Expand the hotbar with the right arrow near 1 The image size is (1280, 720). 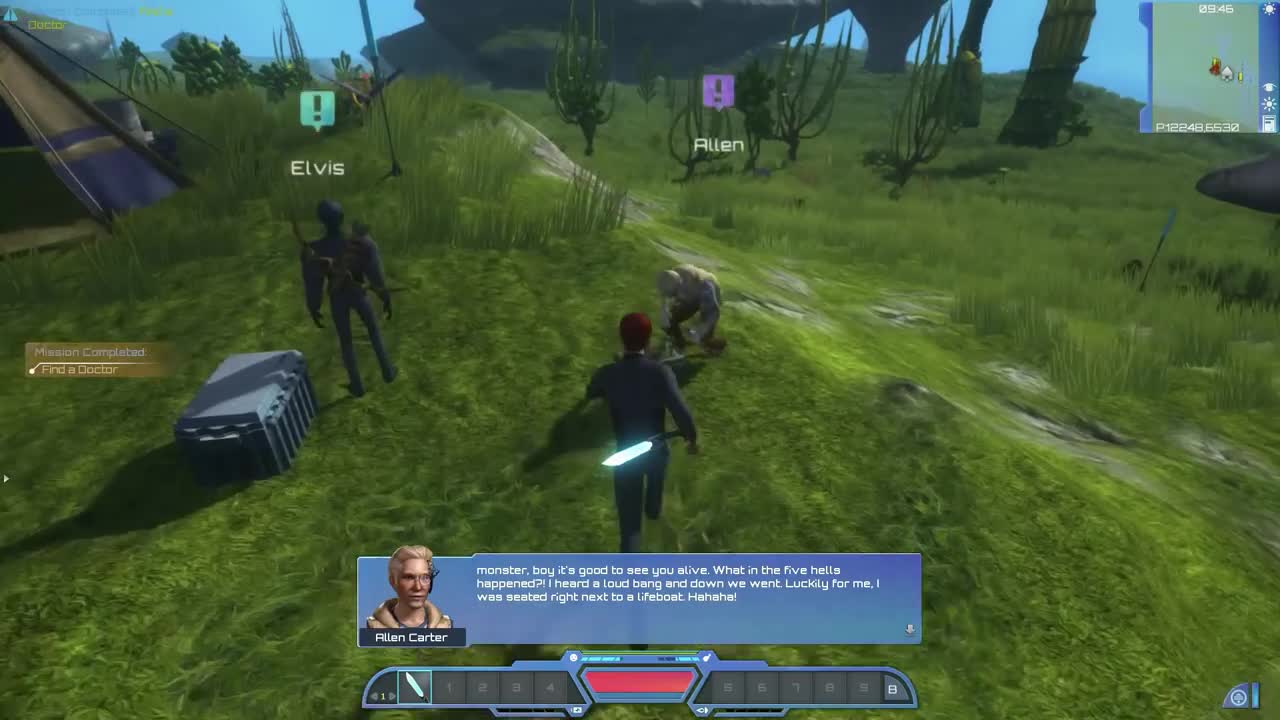[x=391, y=696]
